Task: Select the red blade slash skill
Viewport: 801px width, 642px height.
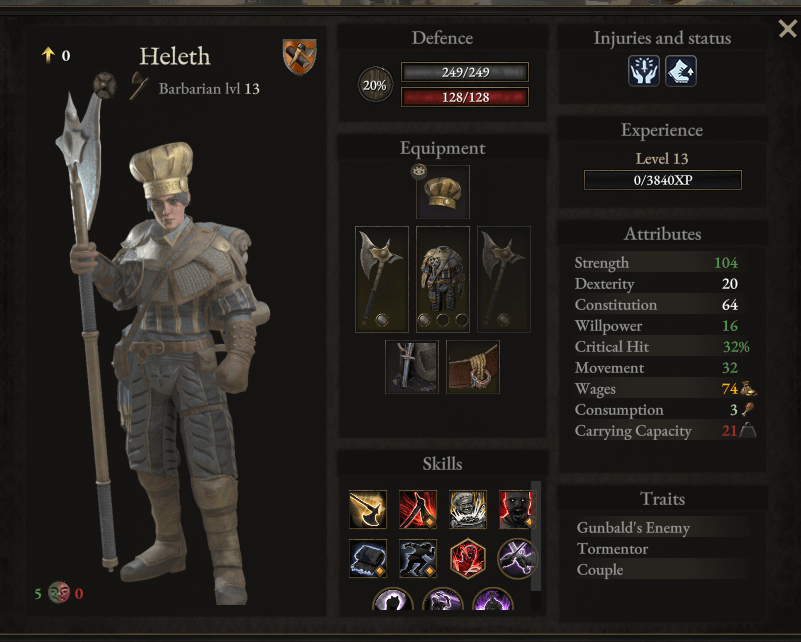Action: point(418,509)
